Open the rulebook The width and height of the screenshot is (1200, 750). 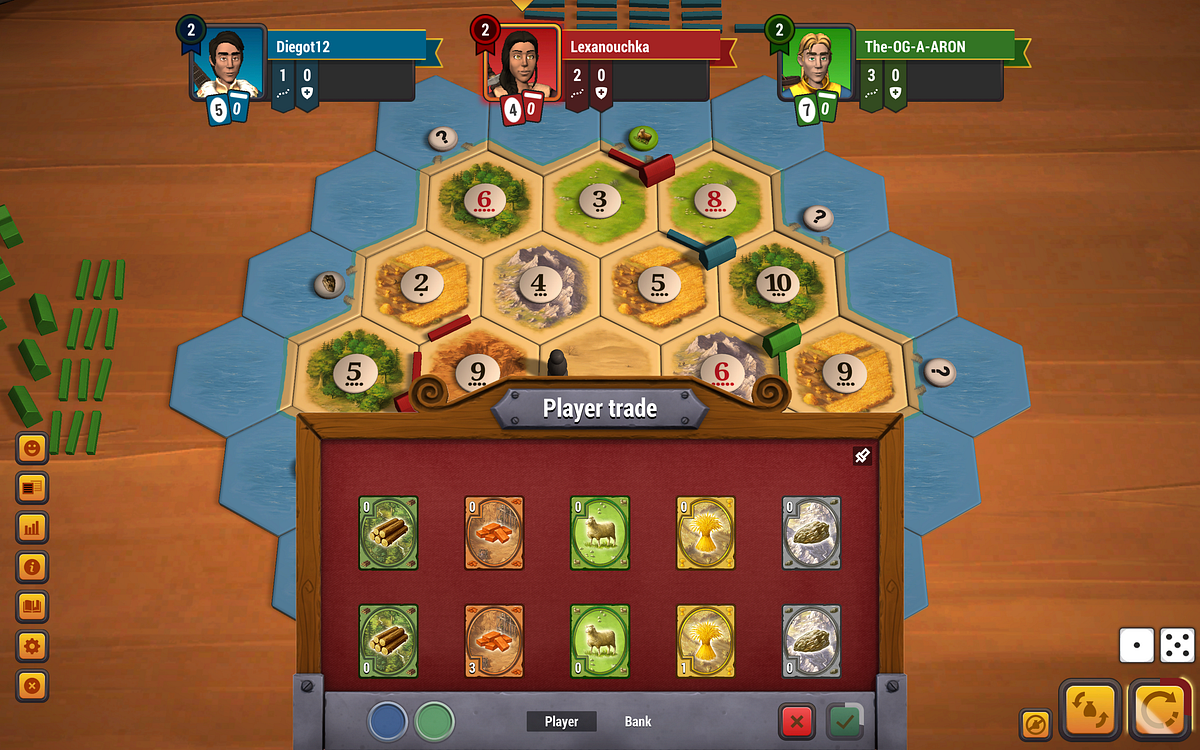(x=33, y=606)
